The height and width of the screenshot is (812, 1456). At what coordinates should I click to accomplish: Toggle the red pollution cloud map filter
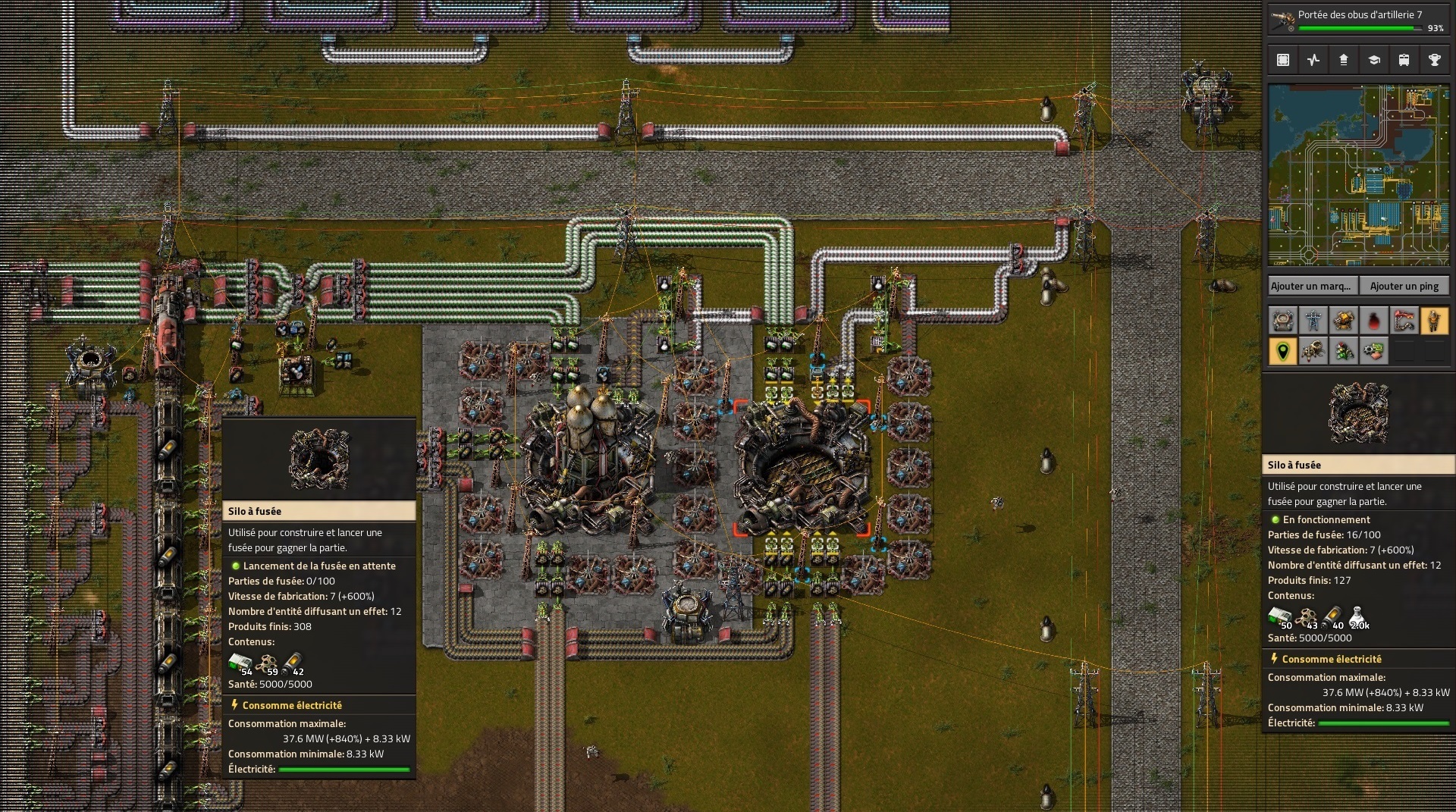[1374, 321]
